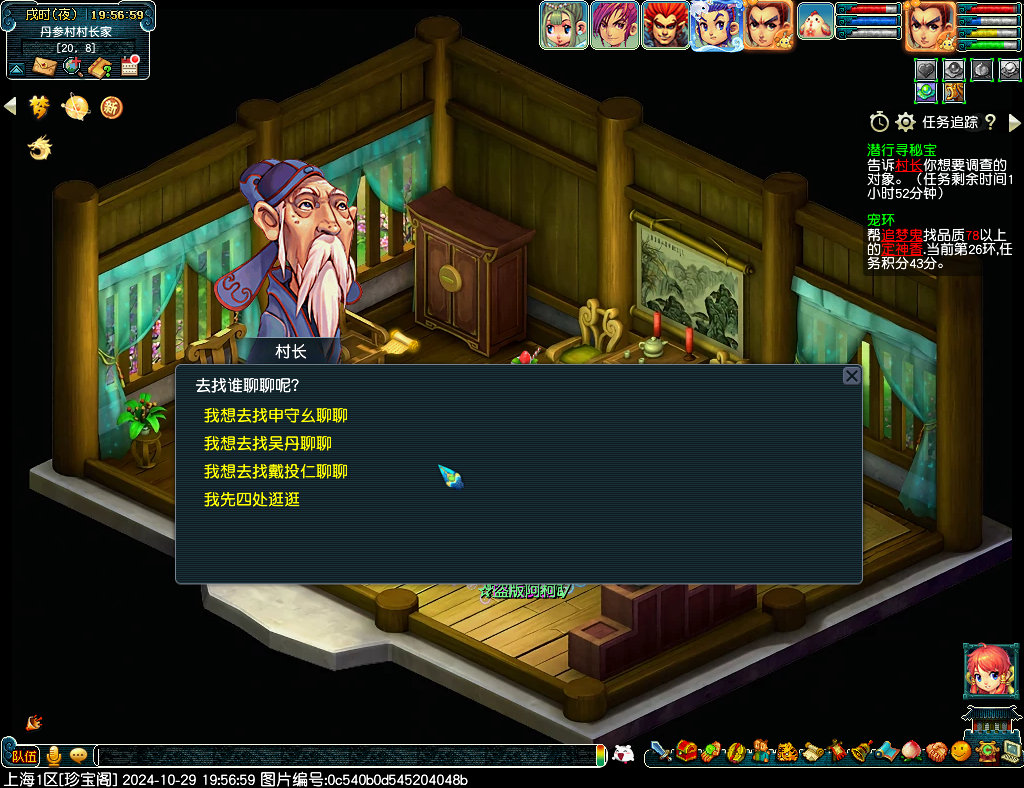
Task: Pick the 戴投仁 chat option
Action: coord(276,471)
